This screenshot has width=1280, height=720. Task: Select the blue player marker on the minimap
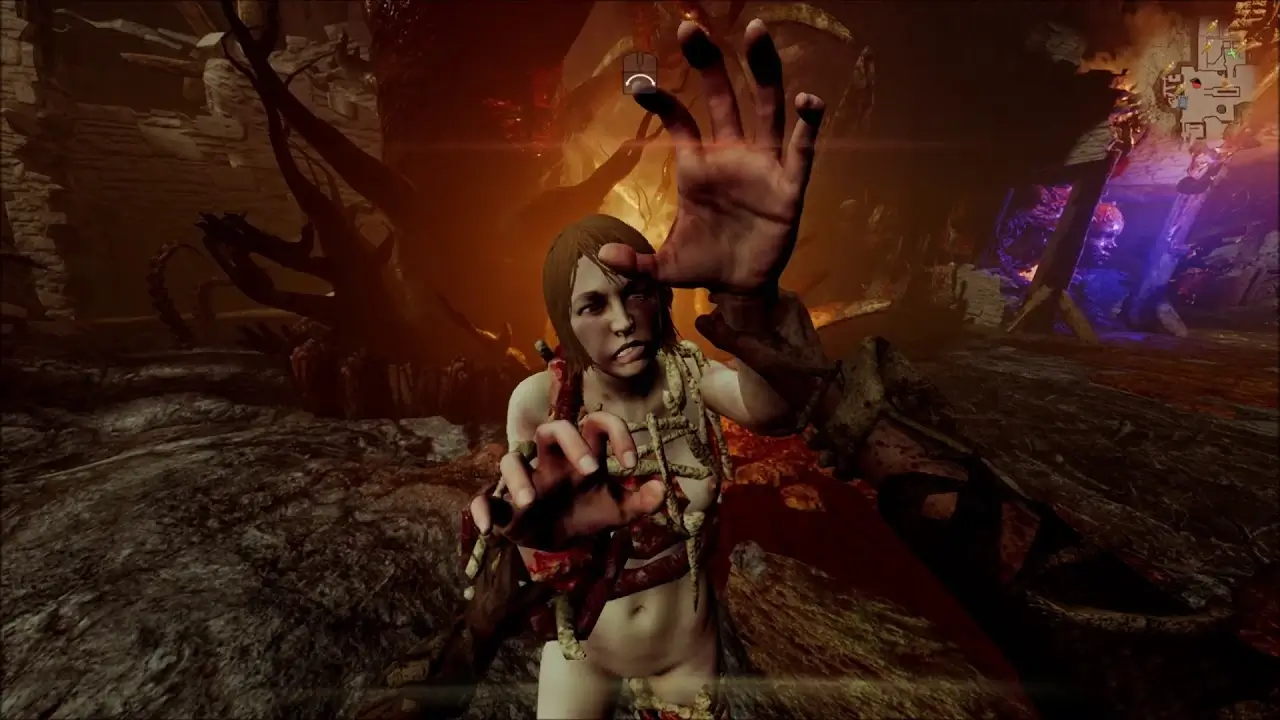point(1181,101)
